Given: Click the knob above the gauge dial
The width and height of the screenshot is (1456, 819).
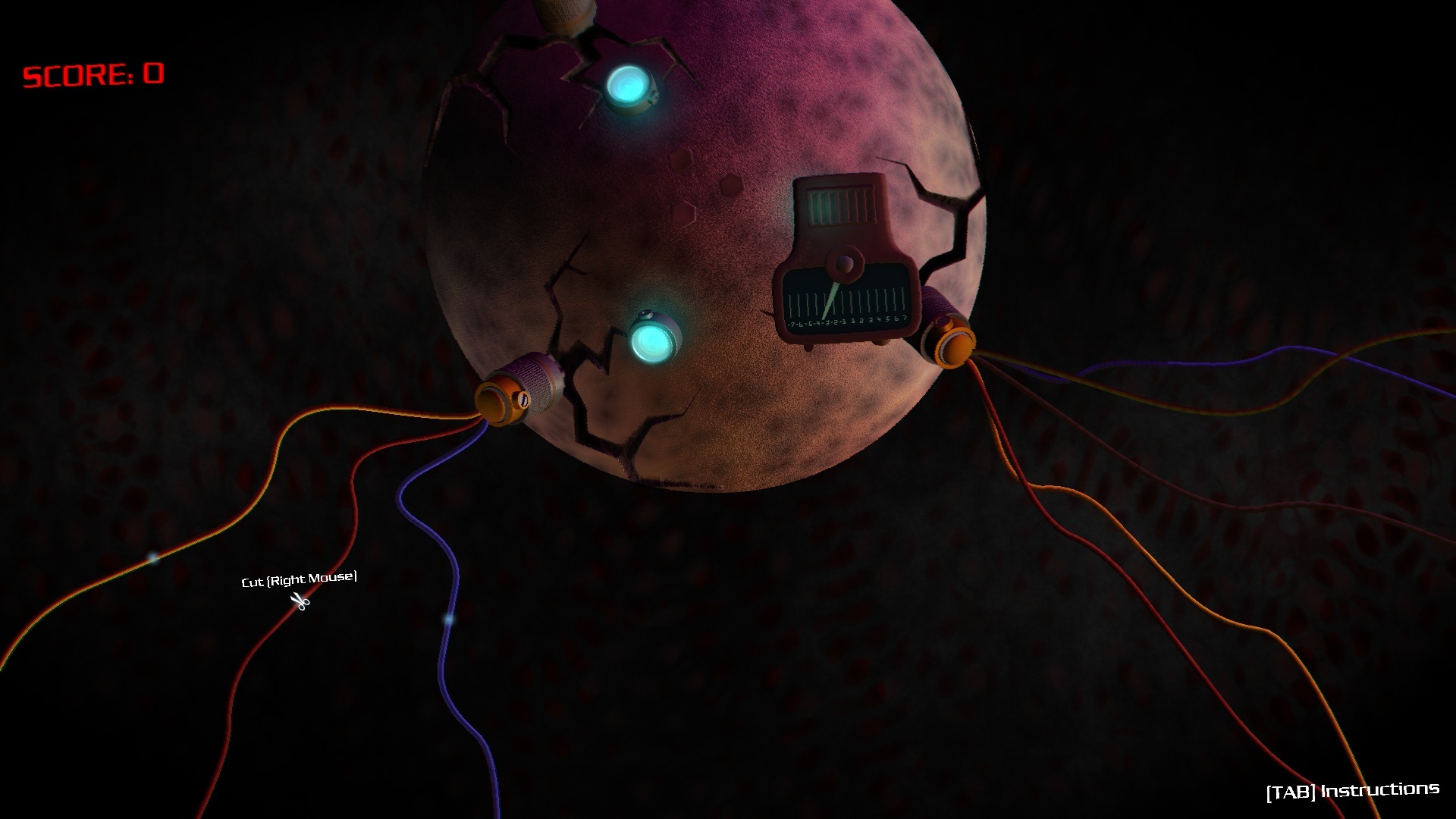Looking at the screenshot, I should (845, 264).
